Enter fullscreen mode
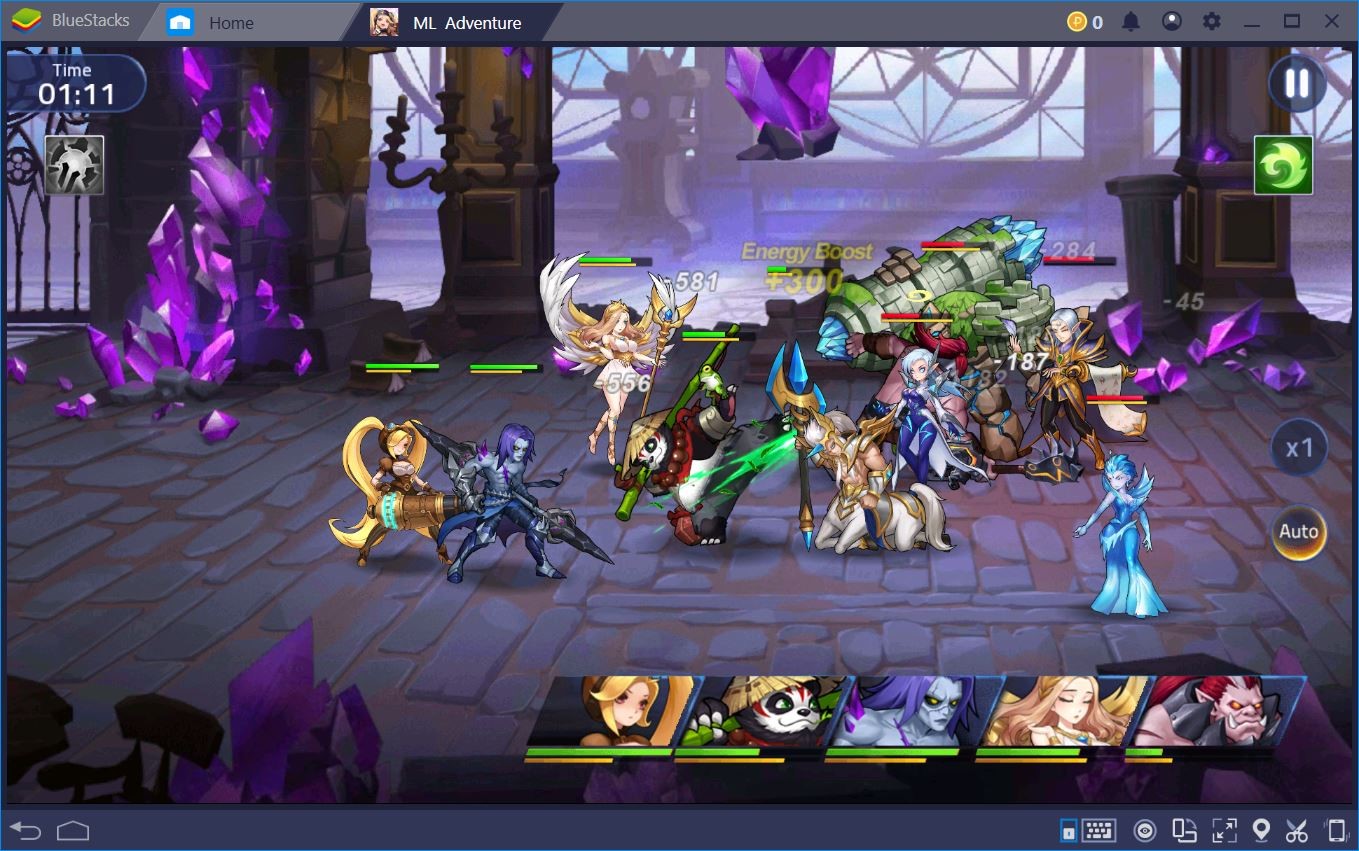 (x=1224, y=830)
